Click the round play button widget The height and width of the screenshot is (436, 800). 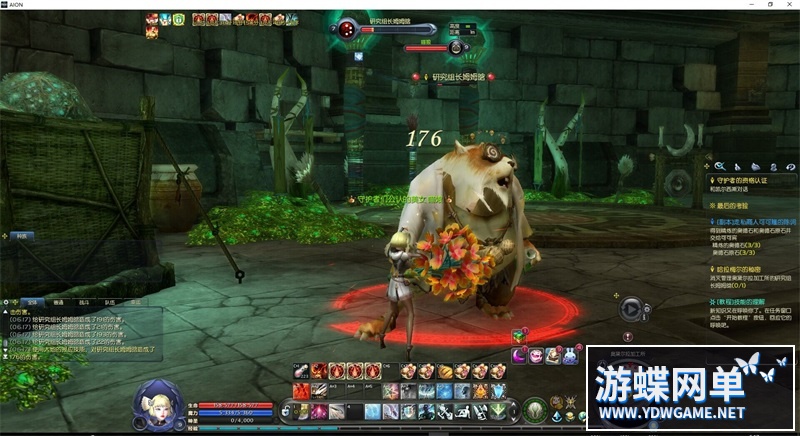pyautogui.click(x=630, y=307)
